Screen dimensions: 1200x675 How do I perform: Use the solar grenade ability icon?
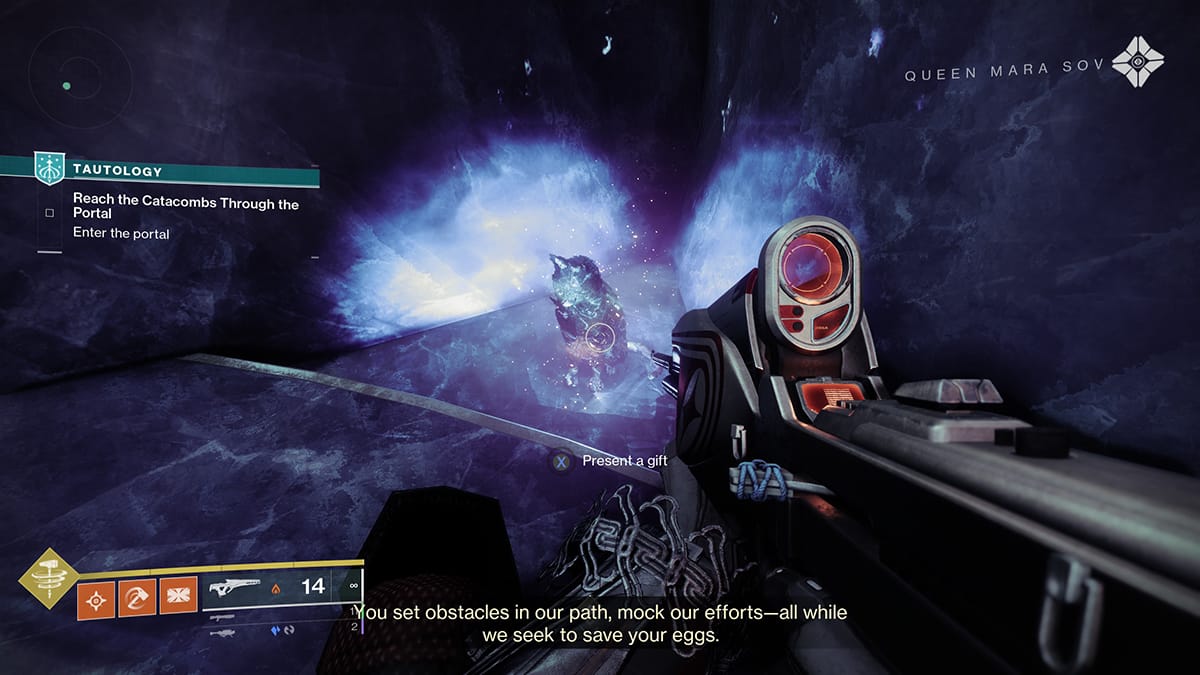point(96,602)
